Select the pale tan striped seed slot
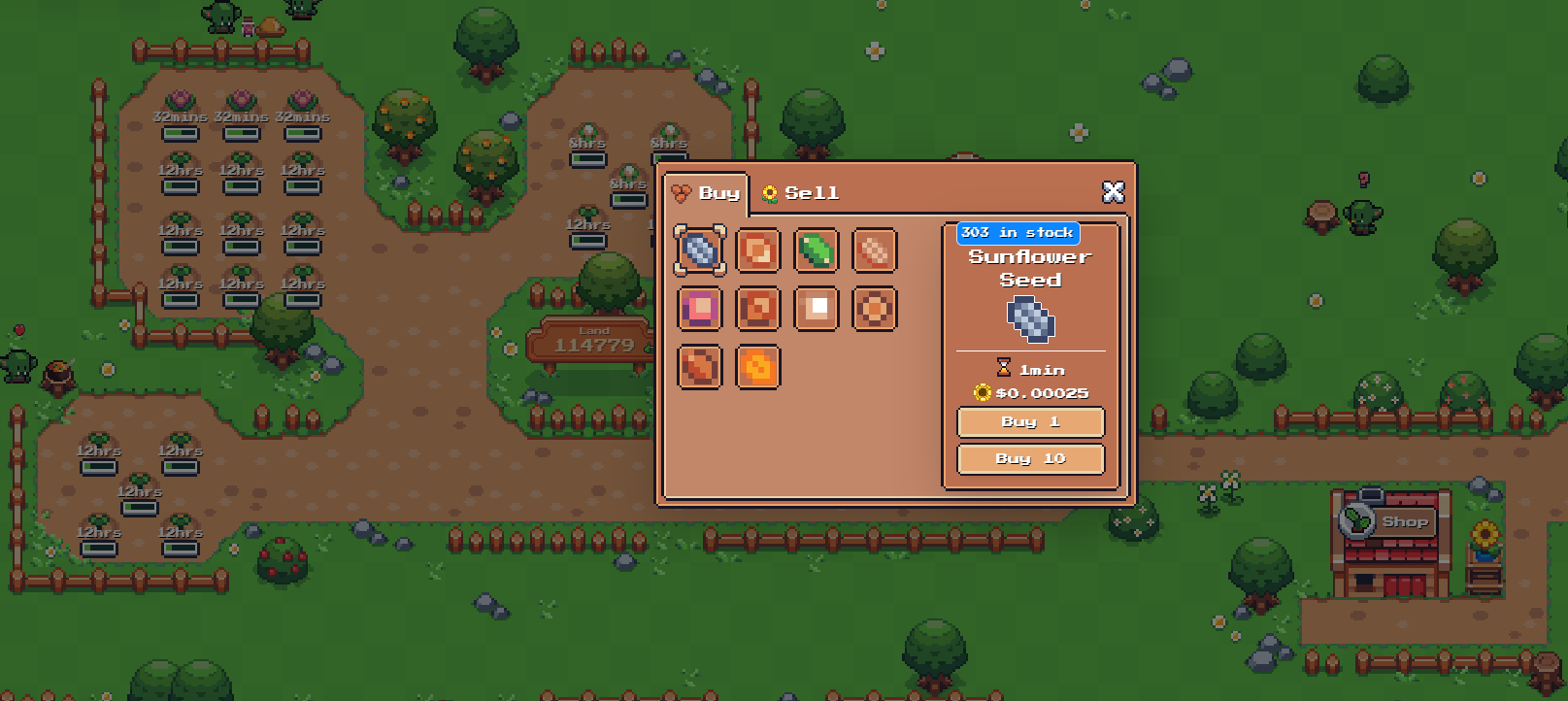1568x701 pixels. 875,250
